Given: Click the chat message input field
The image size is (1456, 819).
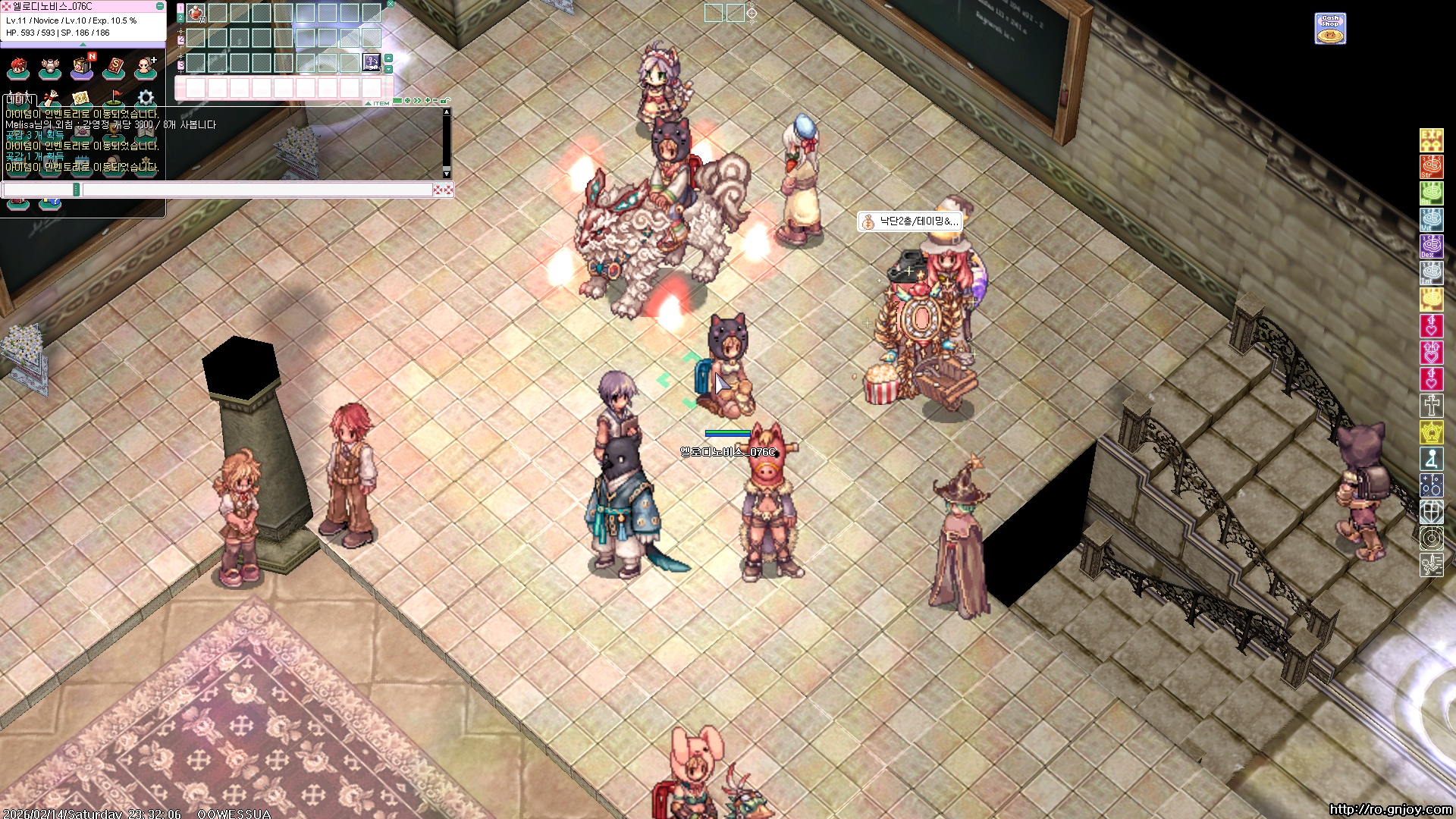Looking at the screenshot, I should click(258, 190).
